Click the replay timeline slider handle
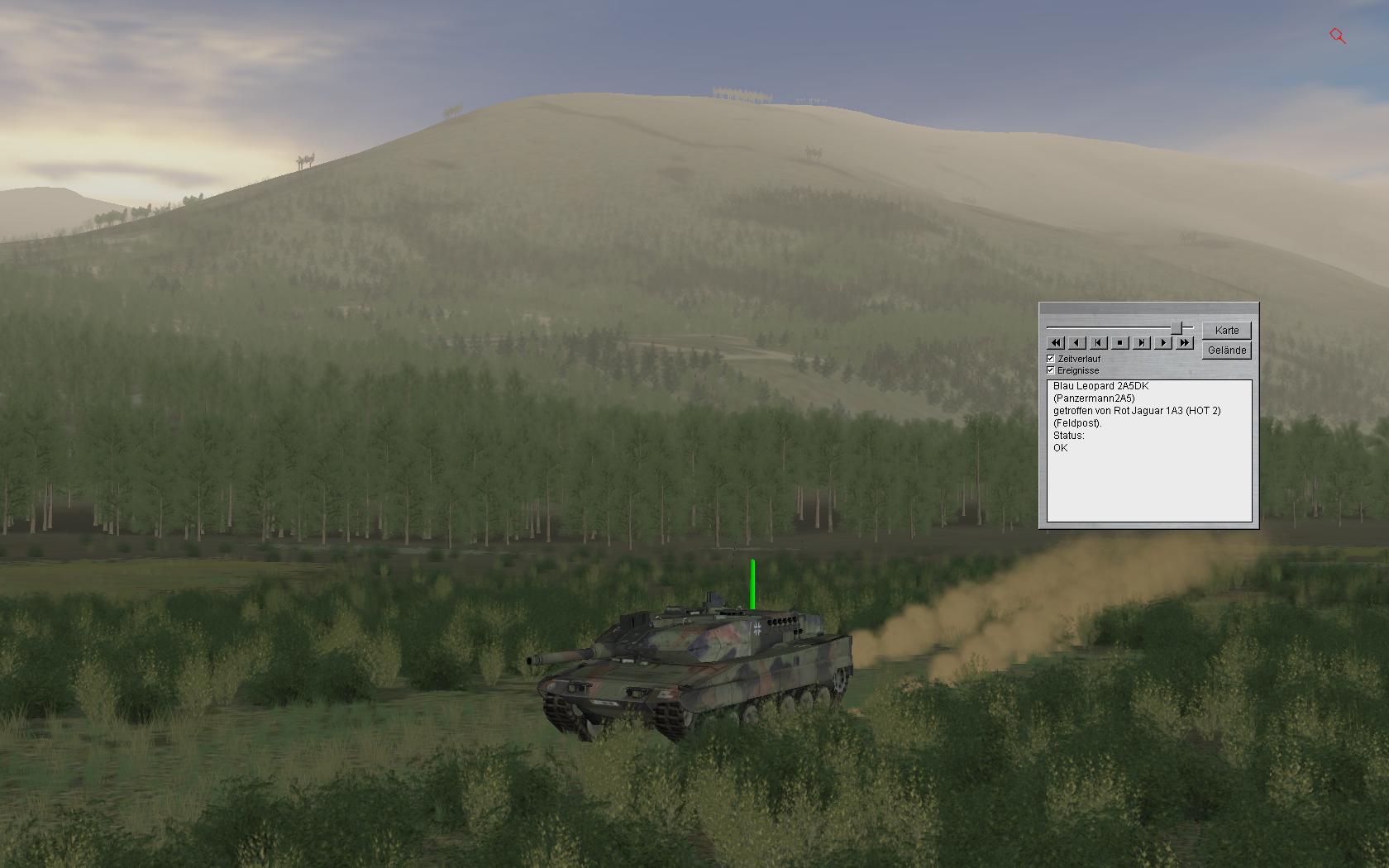1389x868 pixels. (x=1176, y=328)
